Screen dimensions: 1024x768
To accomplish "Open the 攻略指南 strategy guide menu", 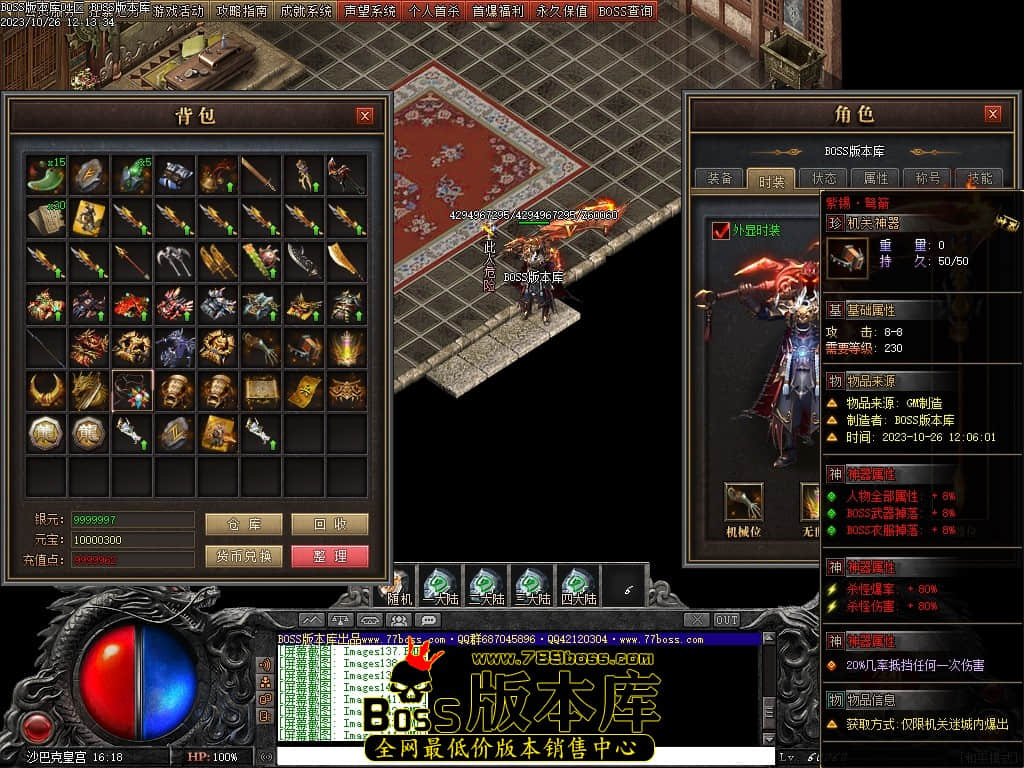I will coord(241,11).
